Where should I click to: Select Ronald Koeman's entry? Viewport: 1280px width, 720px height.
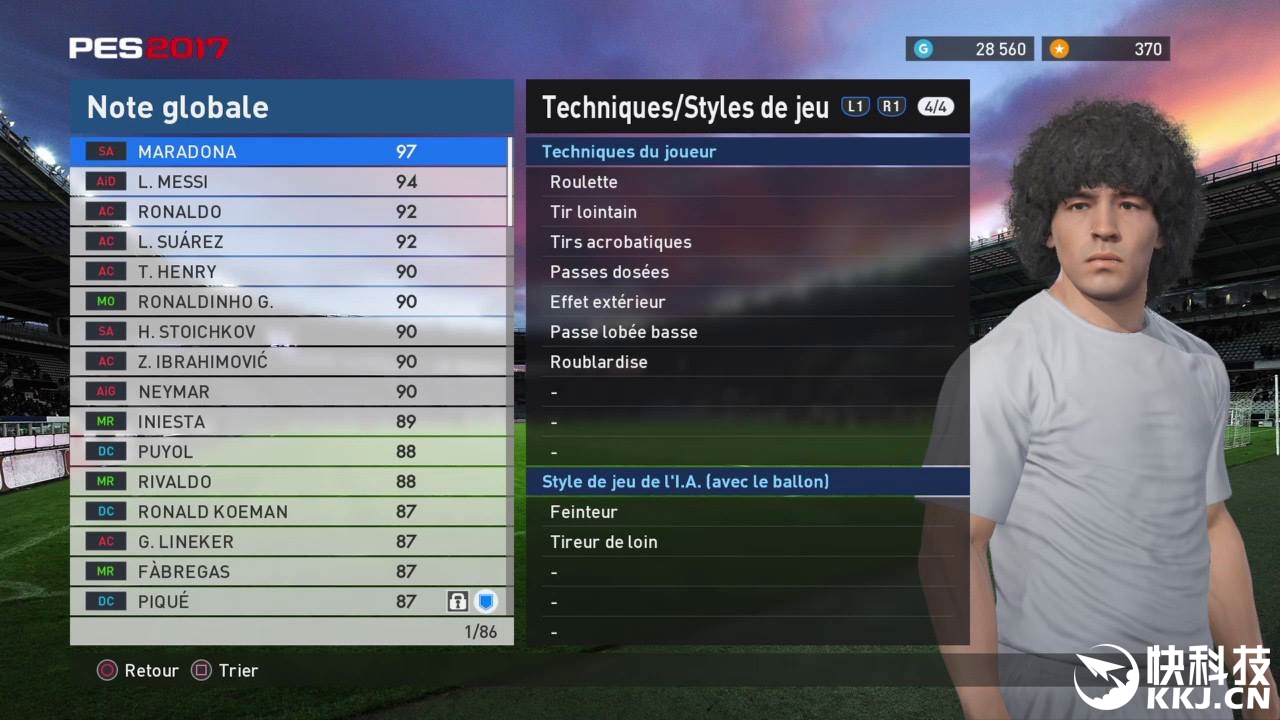pos(290,512)
